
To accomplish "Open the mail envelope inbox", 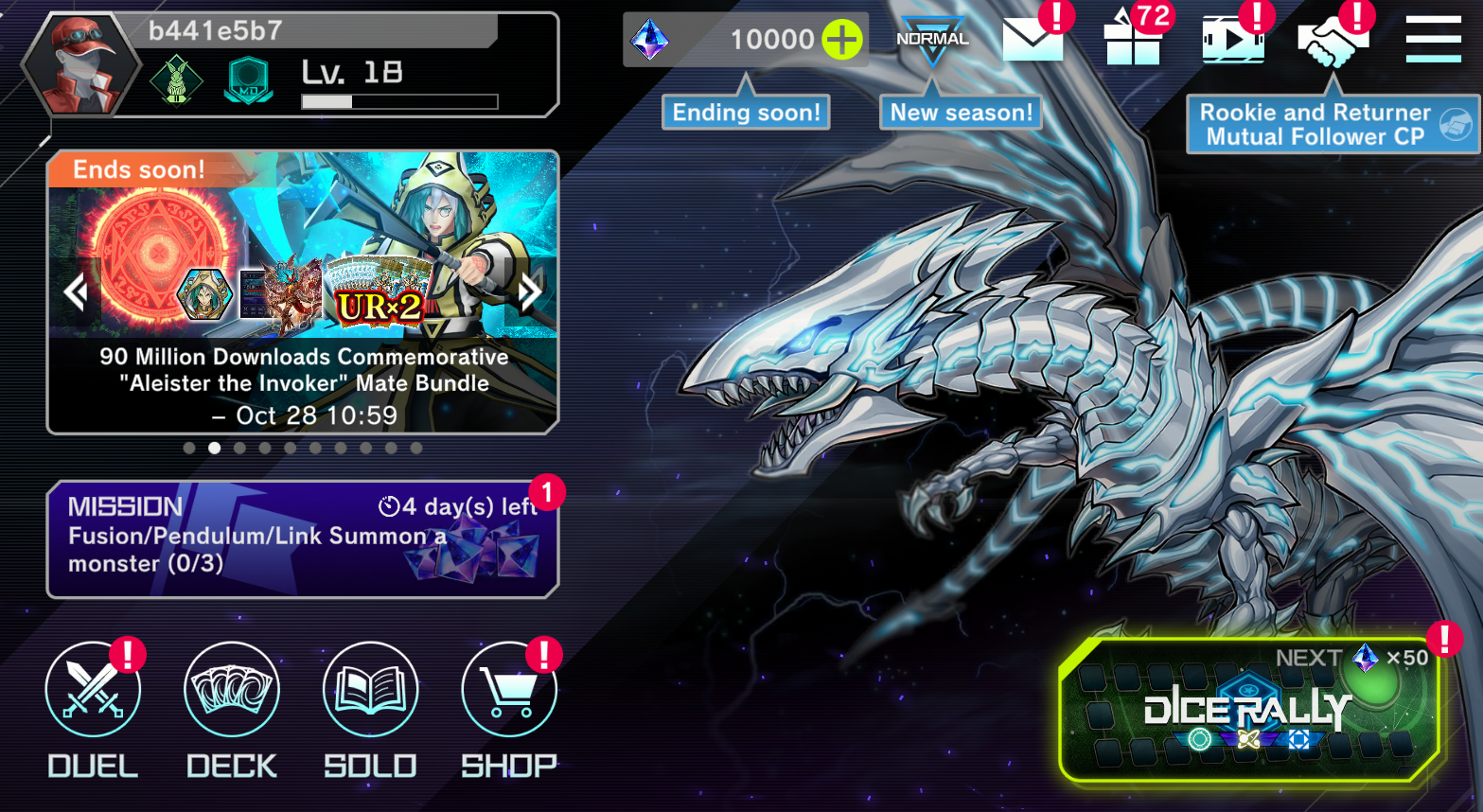I will coord(1032,40).
